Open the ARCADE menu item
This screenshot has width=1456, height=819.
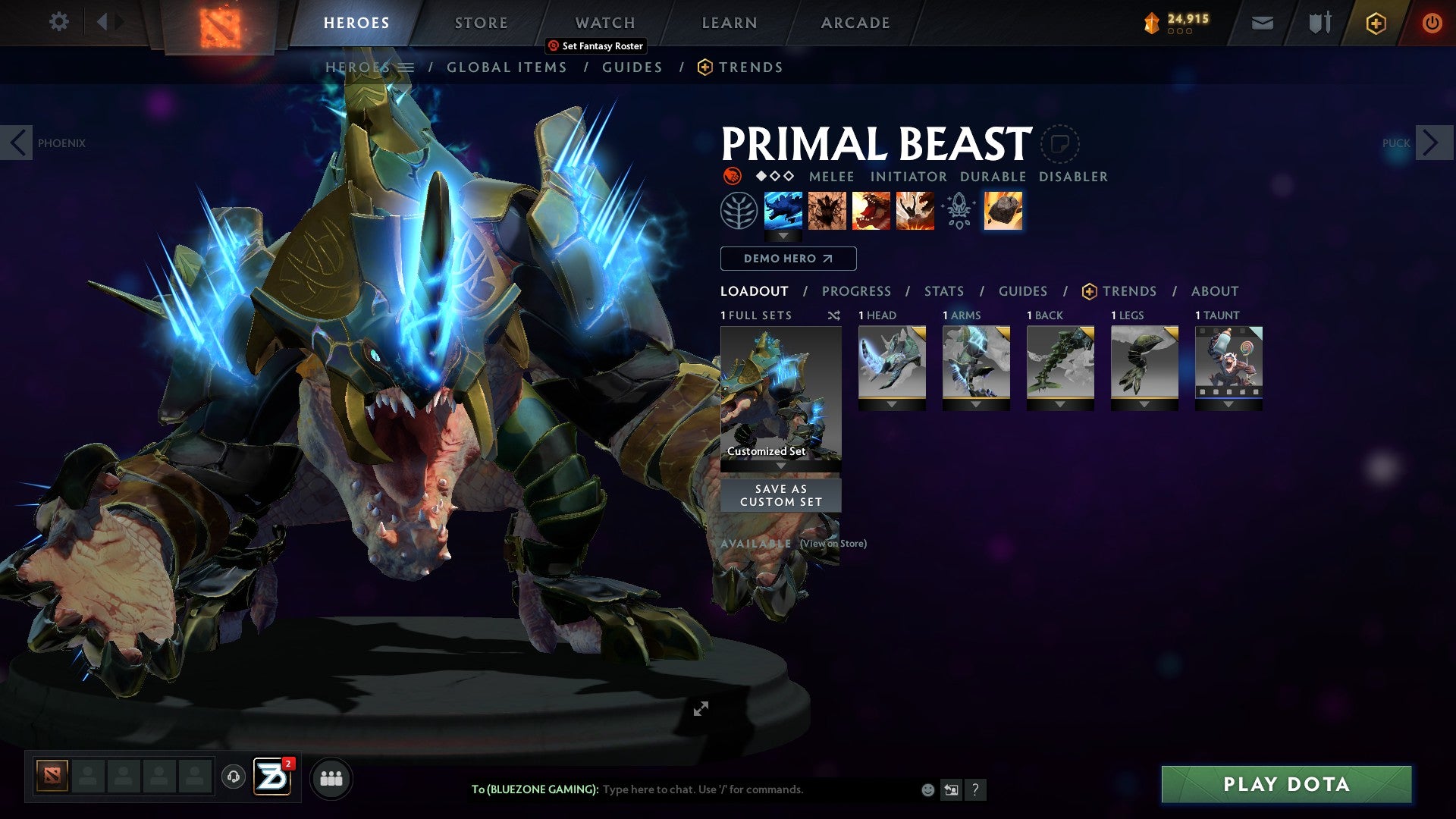point(855,22)
